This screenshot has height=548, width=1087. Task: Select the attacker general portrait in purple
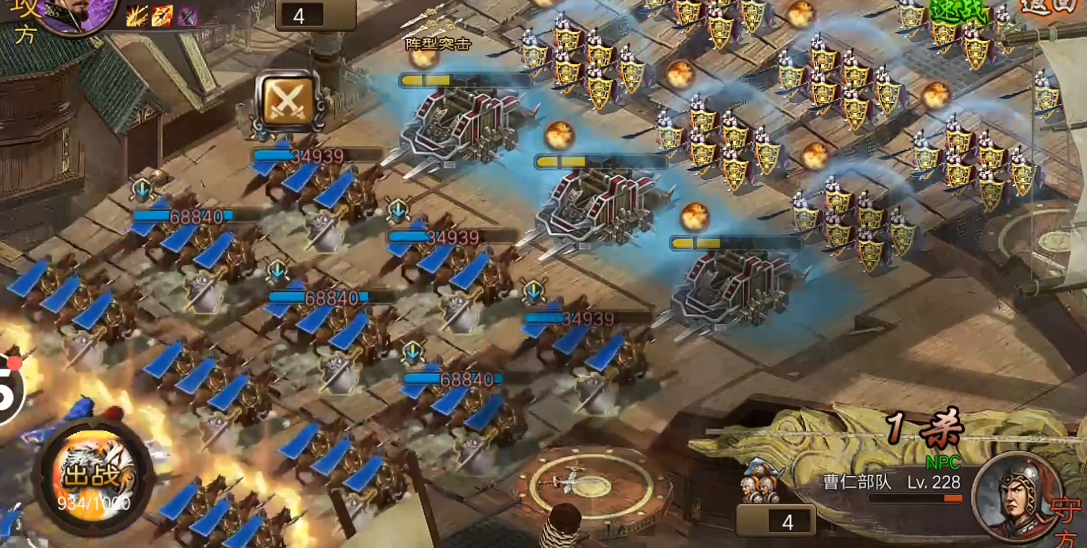[x=77, y=10]
